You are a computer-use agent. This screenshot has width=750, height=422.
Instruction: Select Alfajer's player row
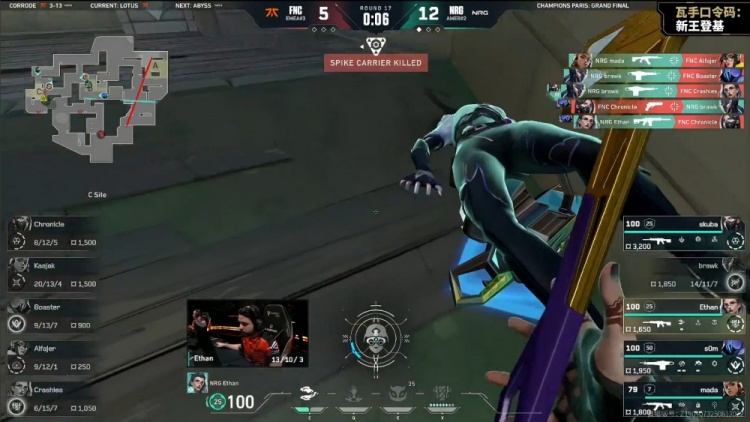[x=55, y=352]
